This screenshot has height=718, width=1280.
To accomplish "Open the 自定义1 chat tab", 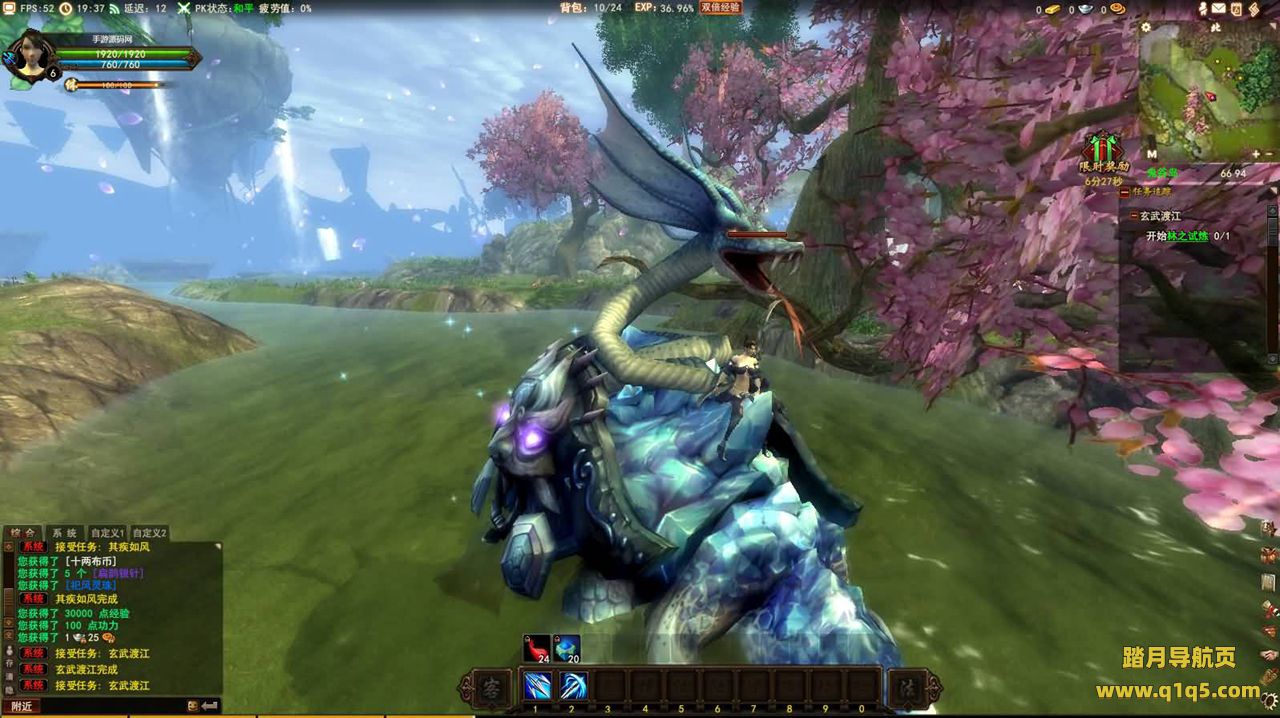I will click(x=107, y=533).
